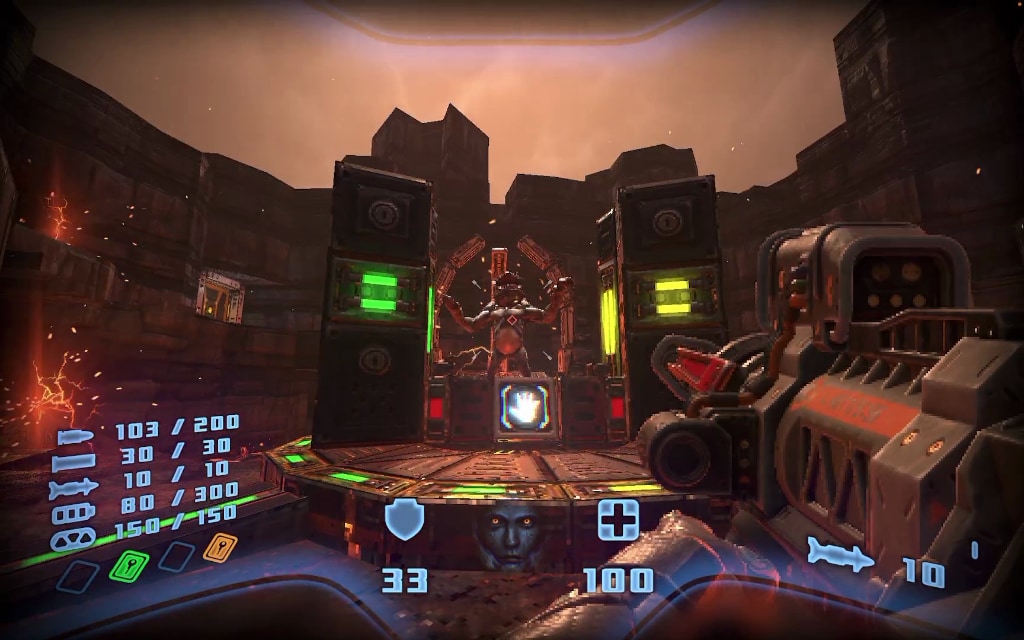Click the chaos ammo icon beside 150 / 150
Image resolution: width=1024 pixels, height=640 pixels.
pyautogui.click(x=73, y=540)
